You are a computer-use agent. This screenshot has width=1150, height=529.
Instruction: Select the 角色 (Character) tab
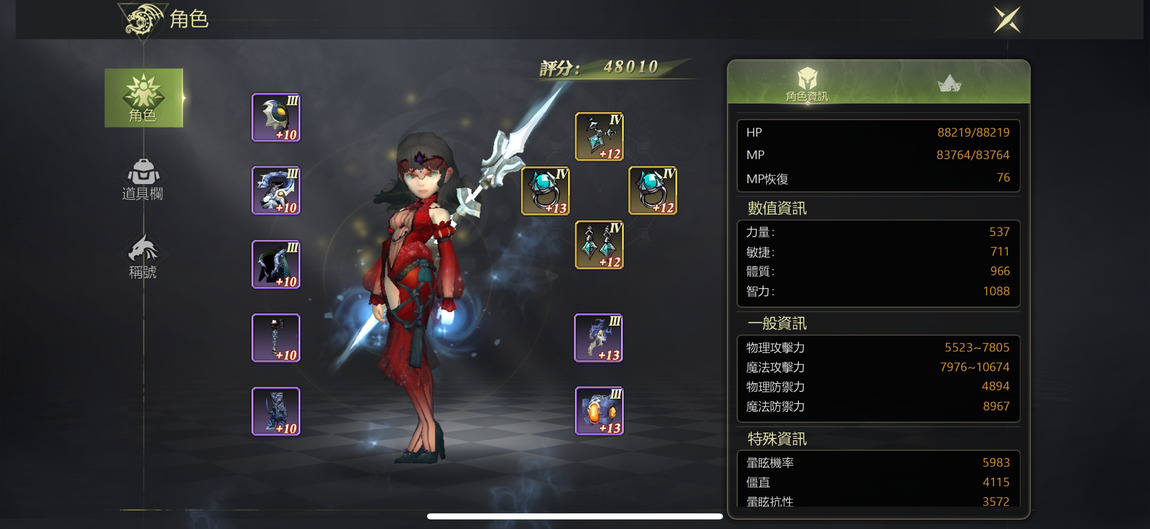(x=143, y=98)
